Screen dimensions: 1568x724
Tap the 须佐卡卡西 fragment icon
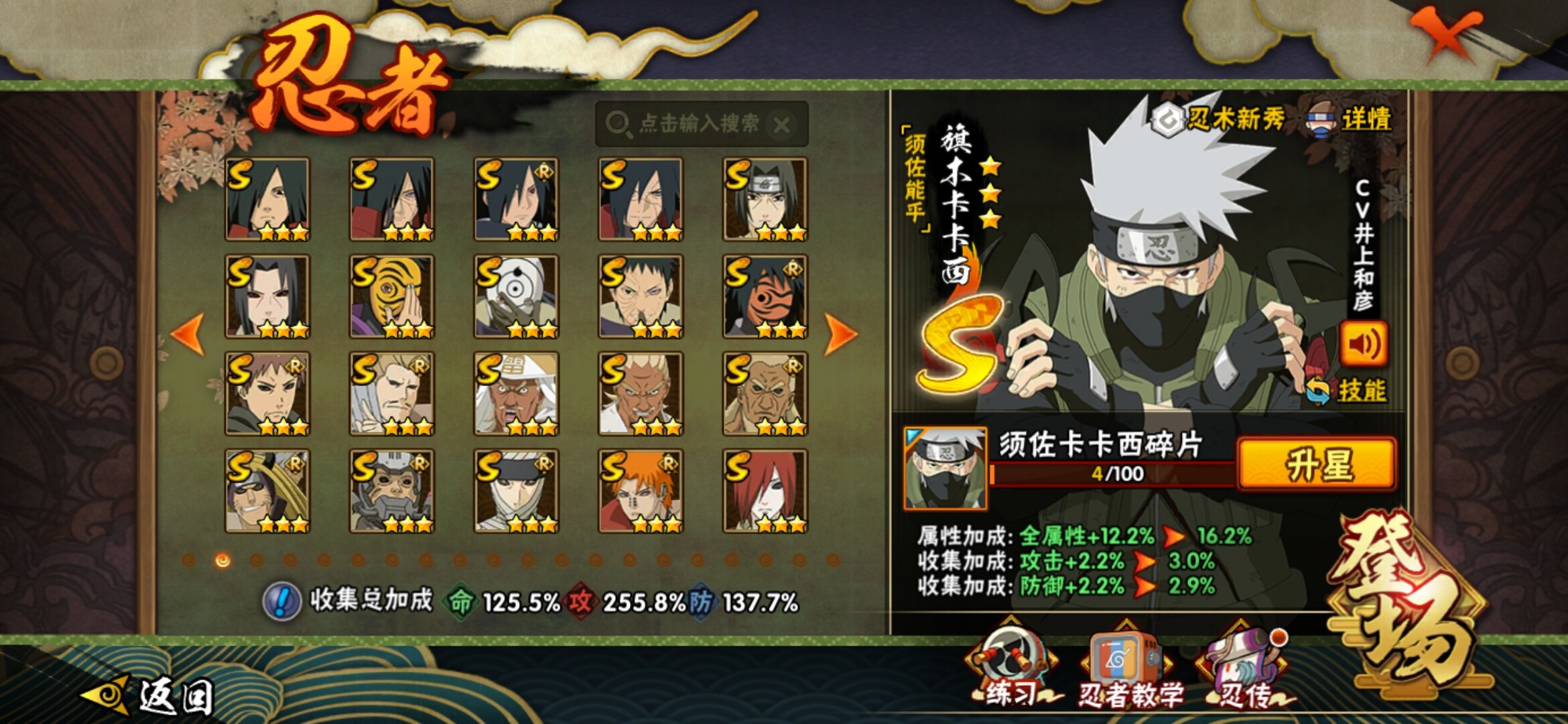point(945,468)
